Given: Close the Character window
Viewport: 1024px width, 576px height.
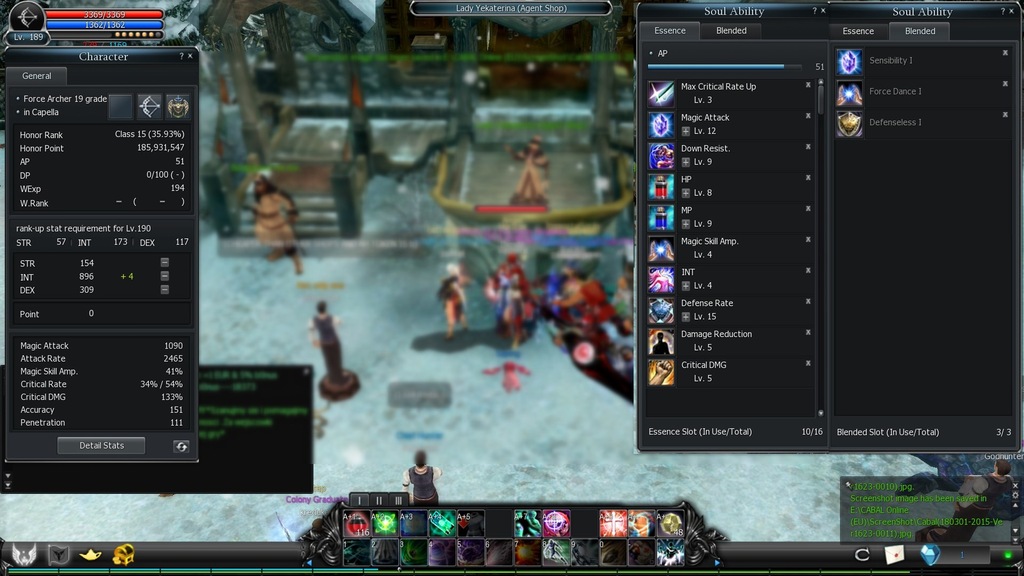Looking at the screenshot, I should pyautogui.click(x=191, y=56).
